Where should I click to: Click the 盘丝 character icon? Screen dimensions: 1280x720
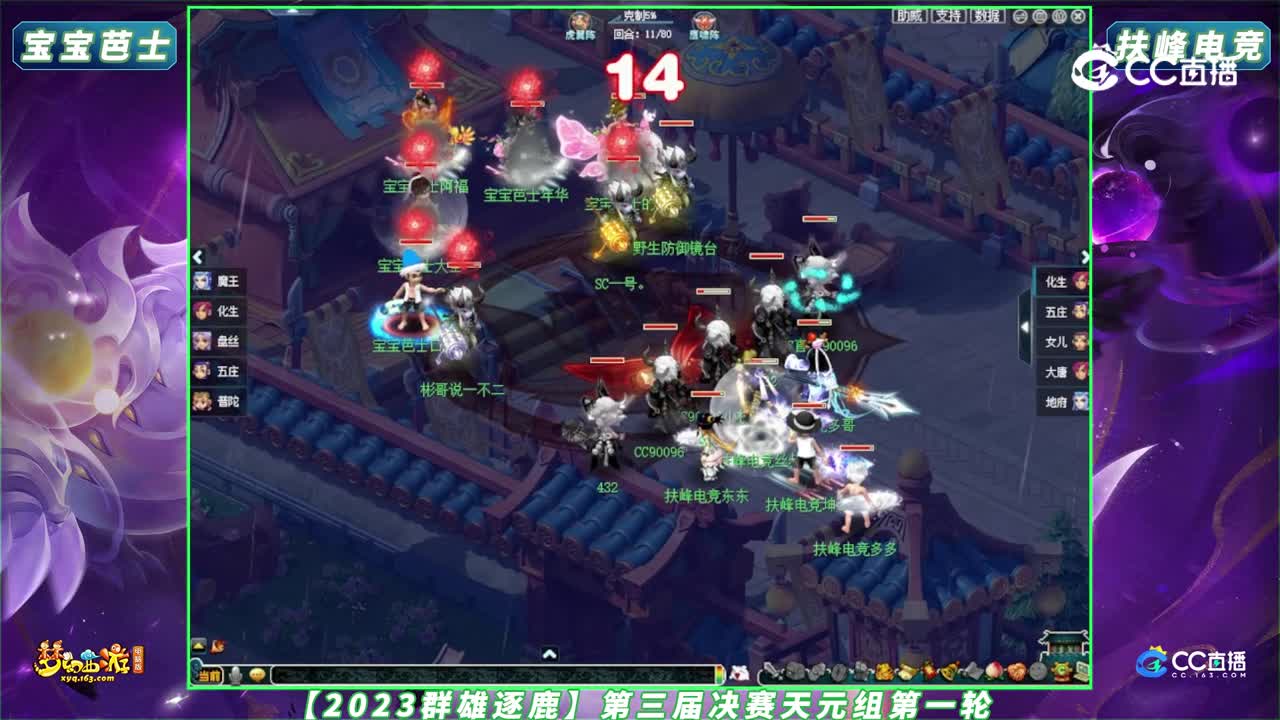pos(202,340)
